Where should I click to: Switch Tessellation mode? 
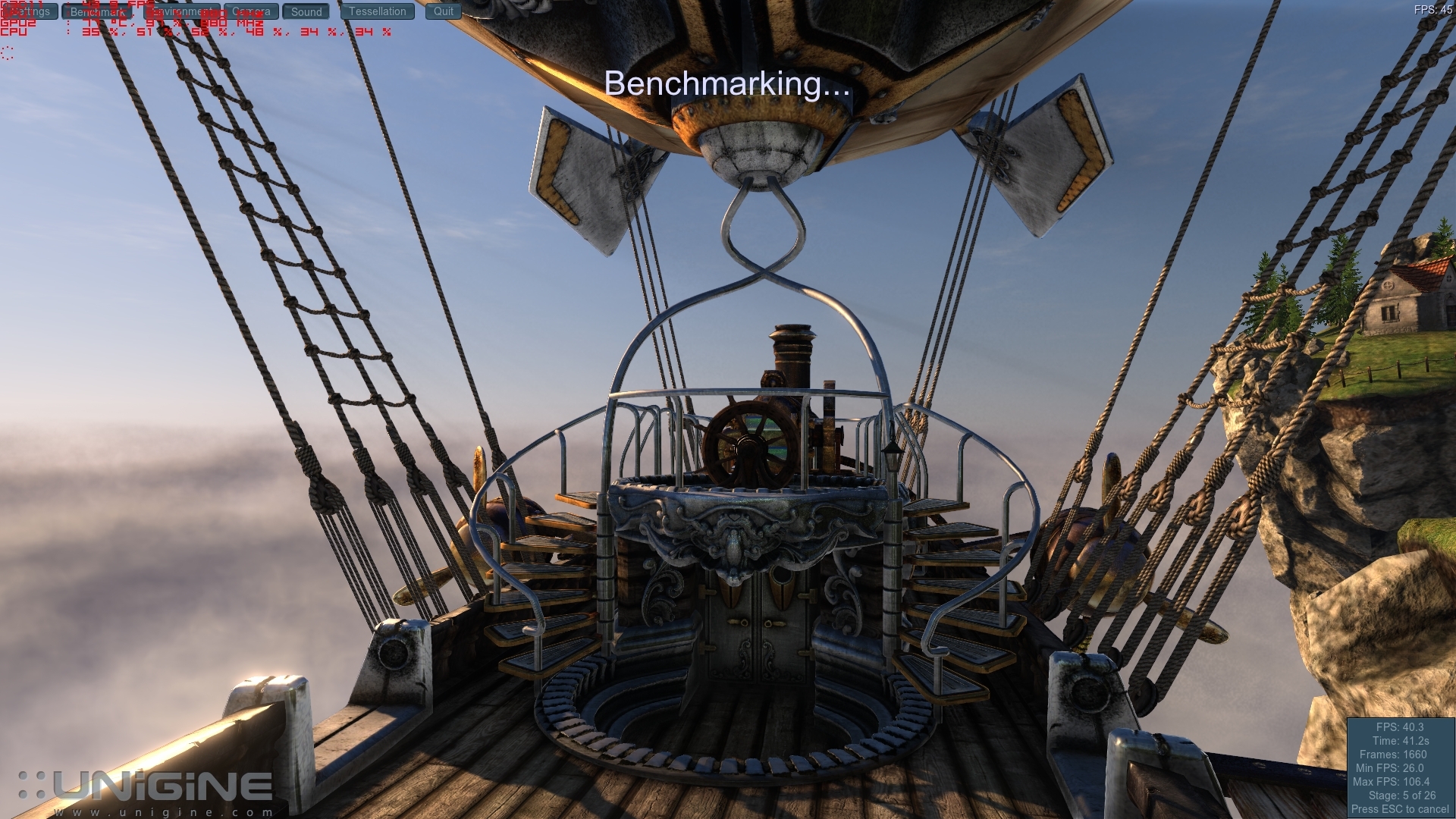click(x=378, y=11)
